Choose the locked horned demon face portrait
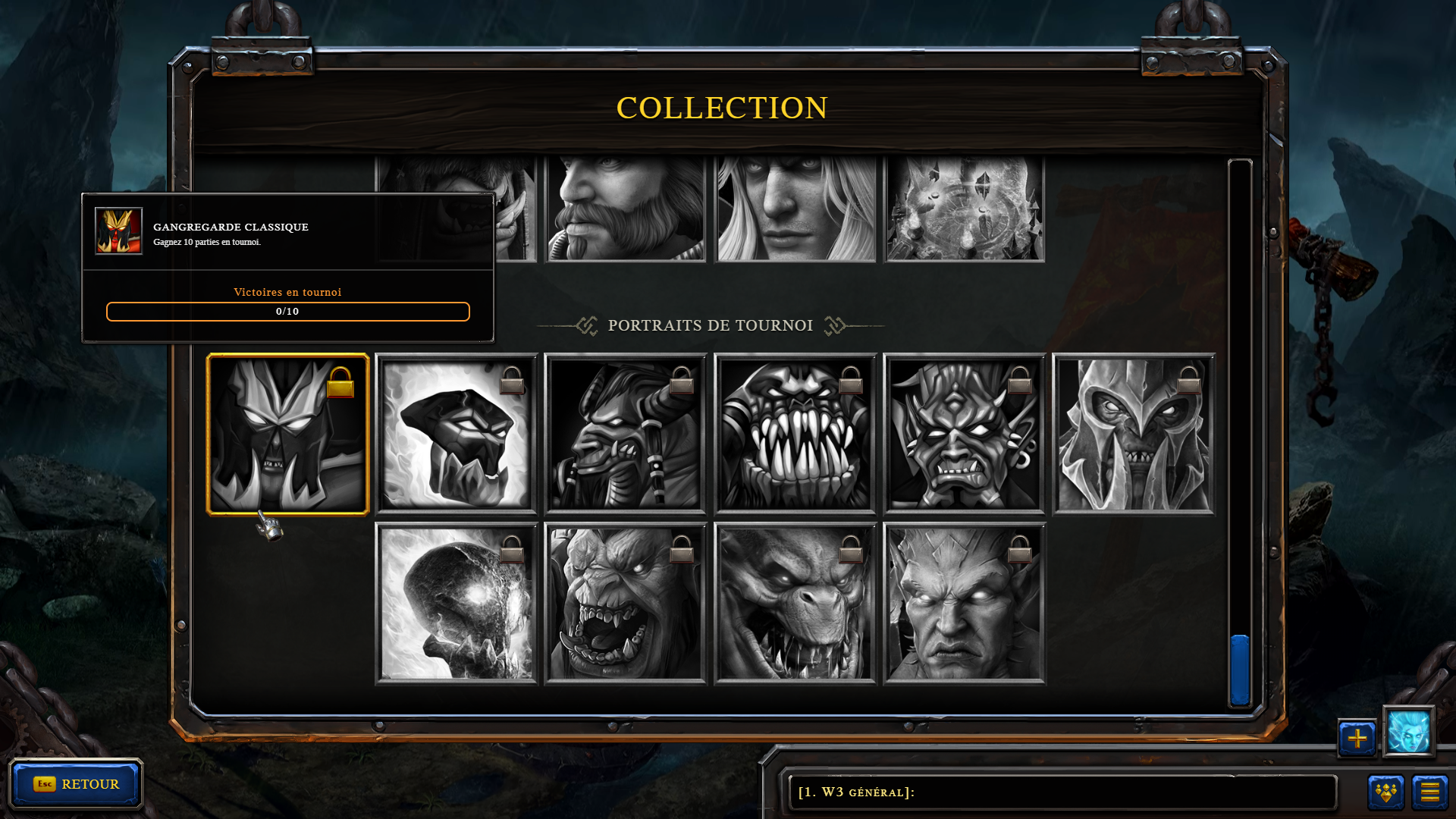Image resolution: width=1456 pixels, height=819 pixels. click(965, 435)
